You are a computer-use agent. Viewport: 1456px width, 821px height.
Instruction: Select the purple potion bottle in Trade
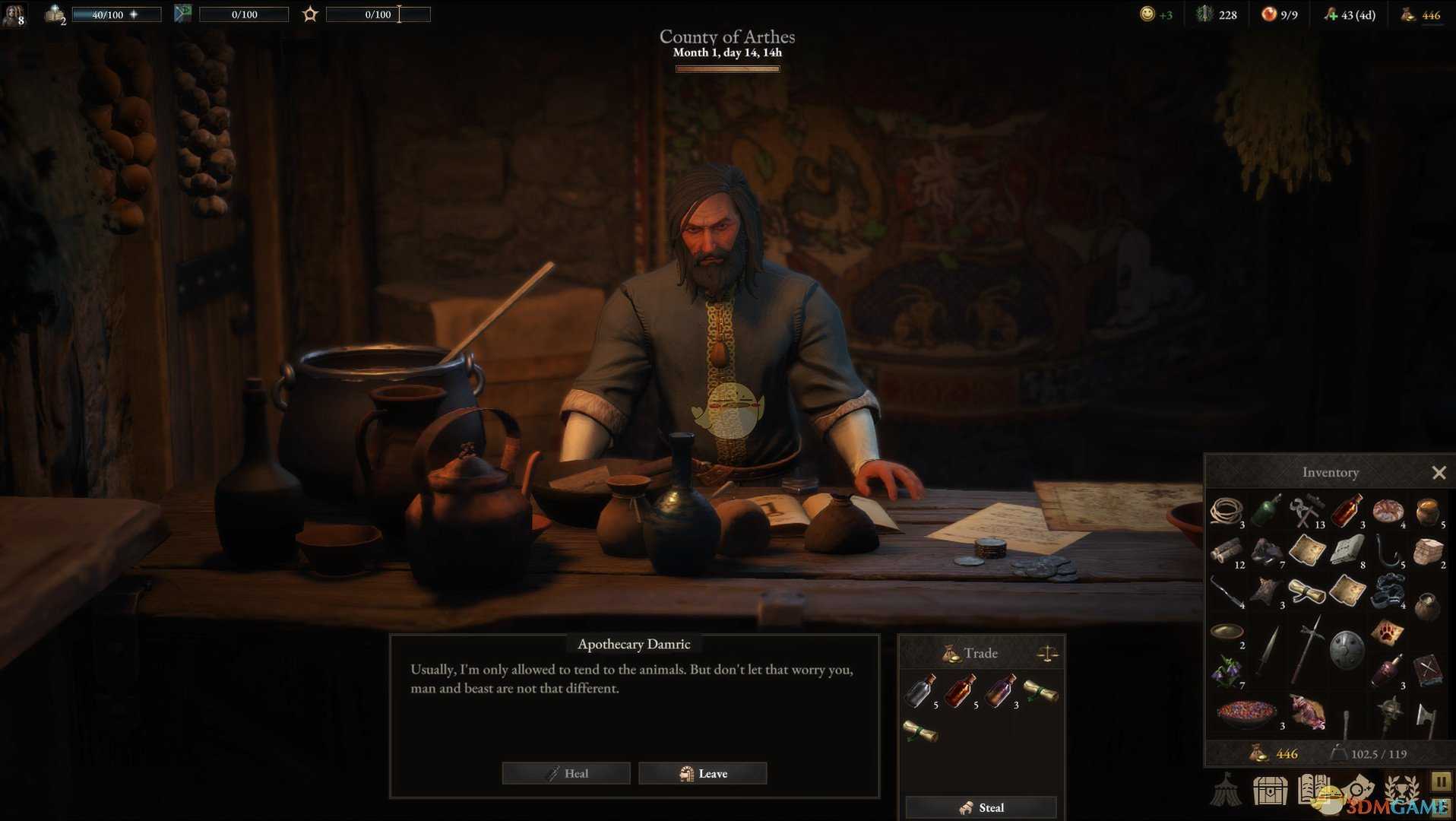point(999,692)
